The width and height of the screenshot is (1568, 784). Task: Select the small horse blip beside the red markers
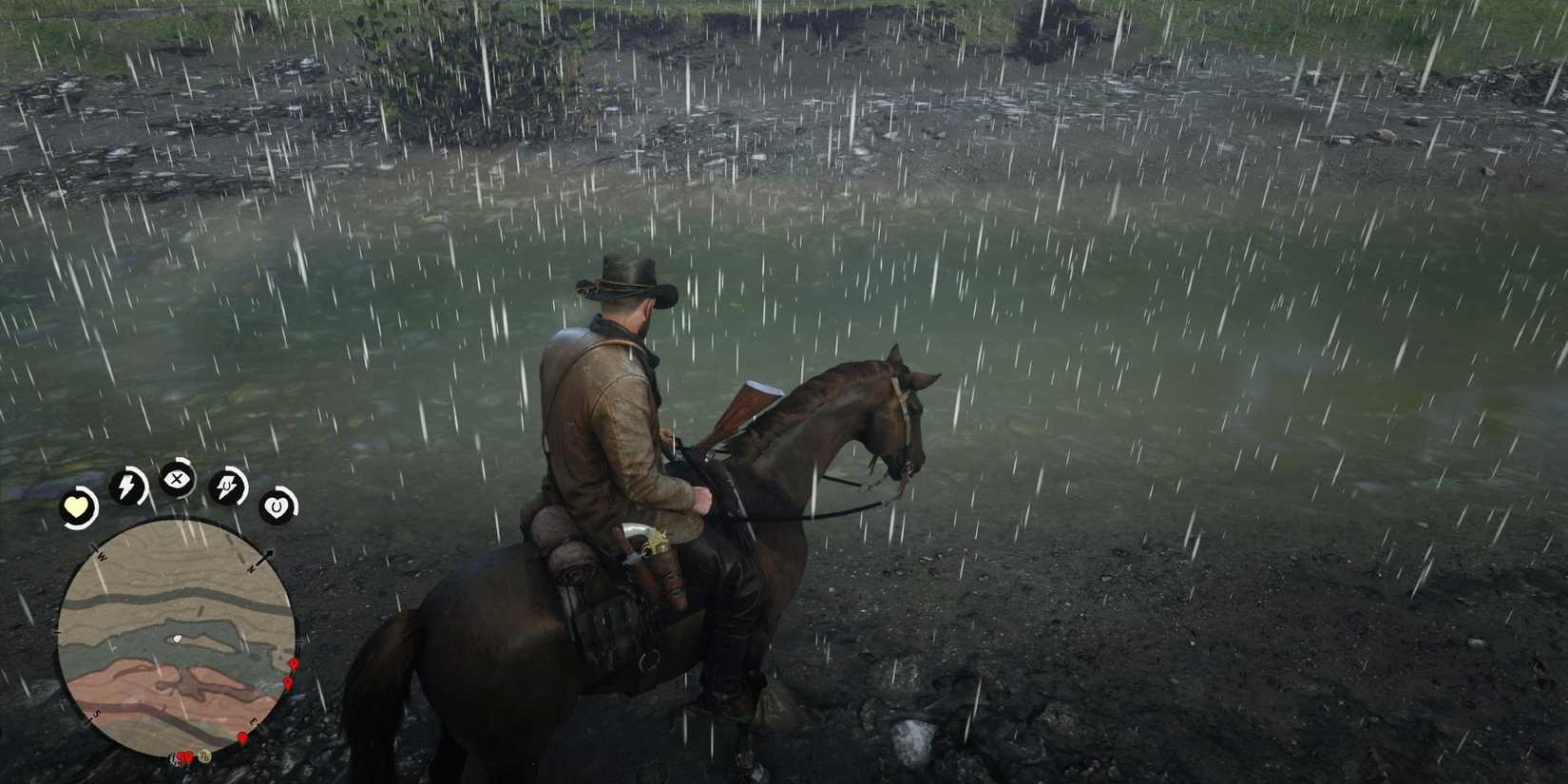tap(172, 758)
